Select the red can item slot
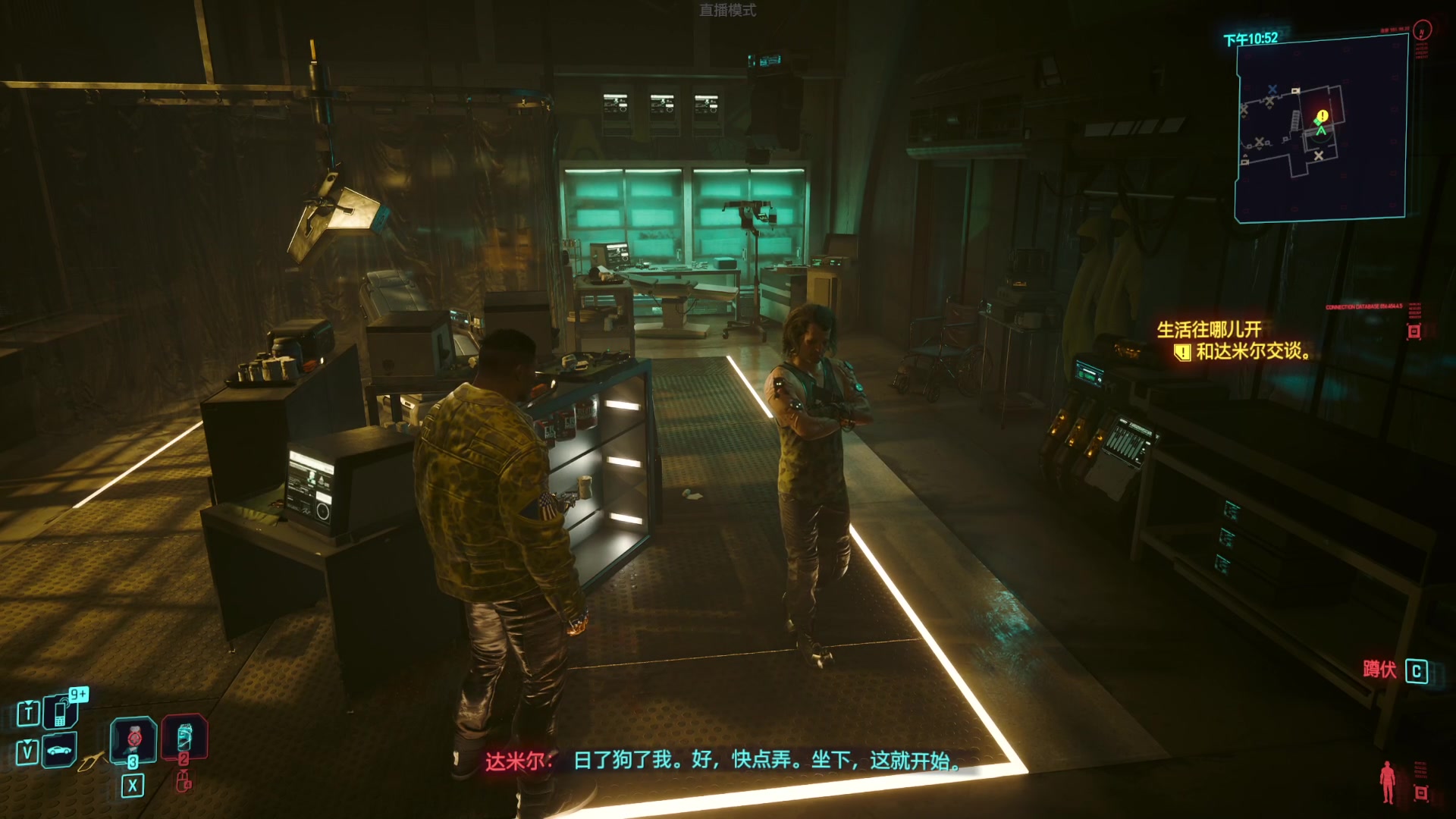The width and height of the screenshot is (1456, 819). point(184,737)
